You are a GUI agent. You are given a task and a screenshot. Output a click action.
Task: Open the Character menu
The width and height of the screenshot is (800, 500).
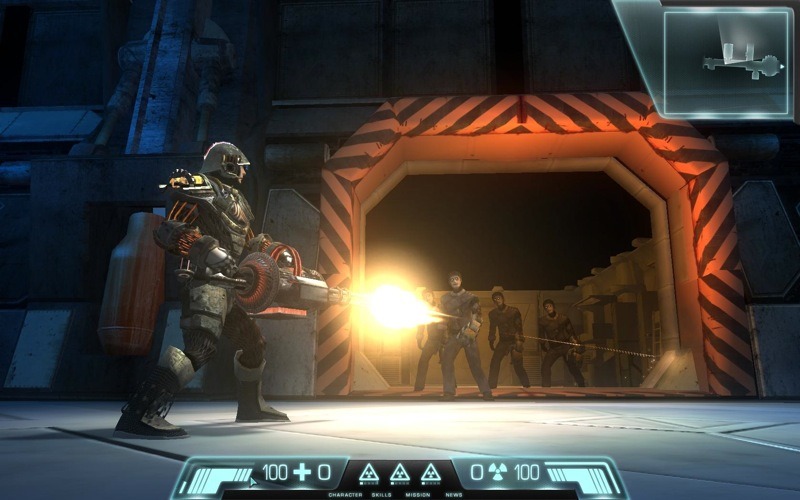(343, 494)
